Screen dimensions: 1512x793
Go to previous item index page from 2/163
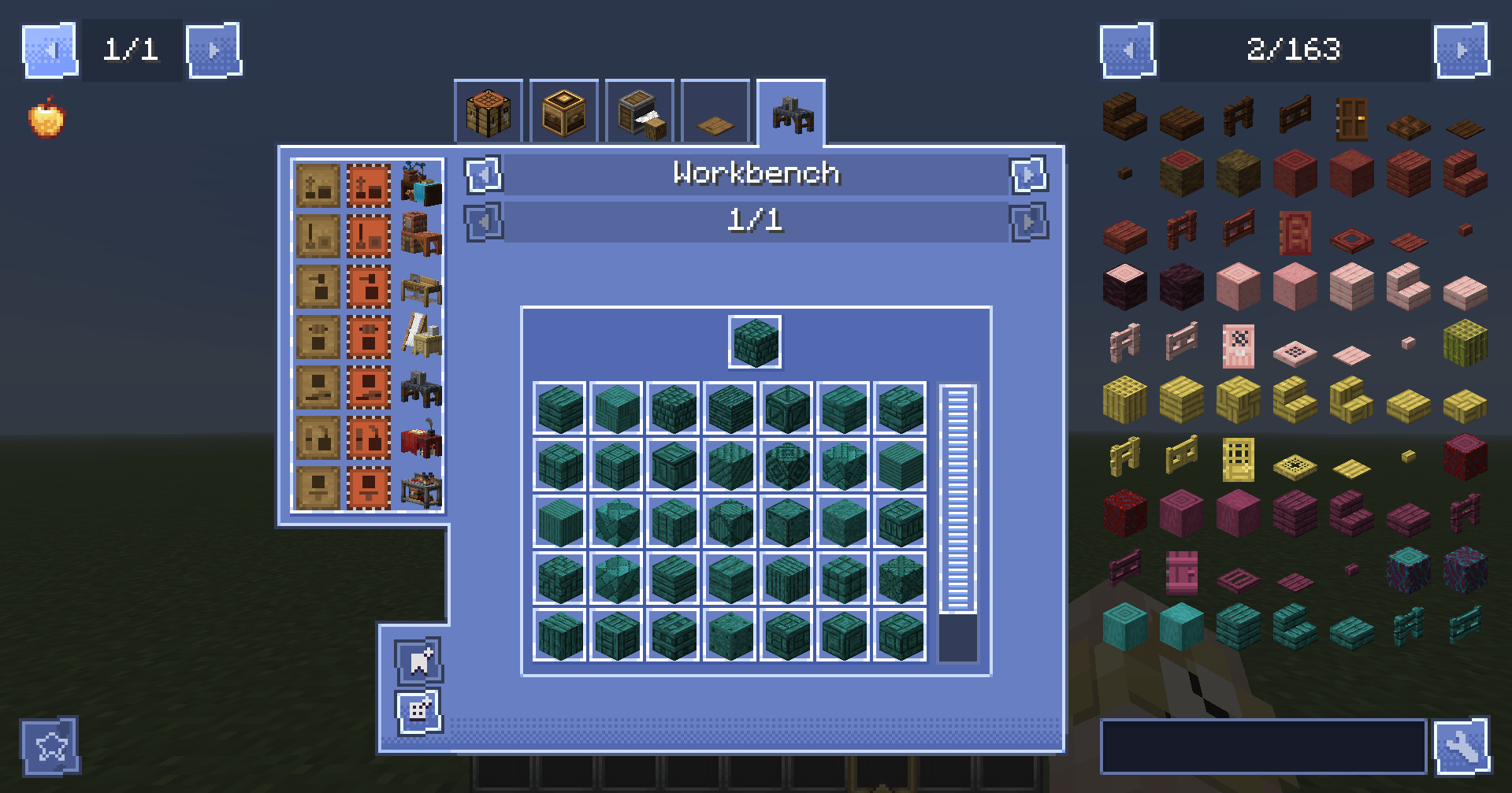[1125, 51]
